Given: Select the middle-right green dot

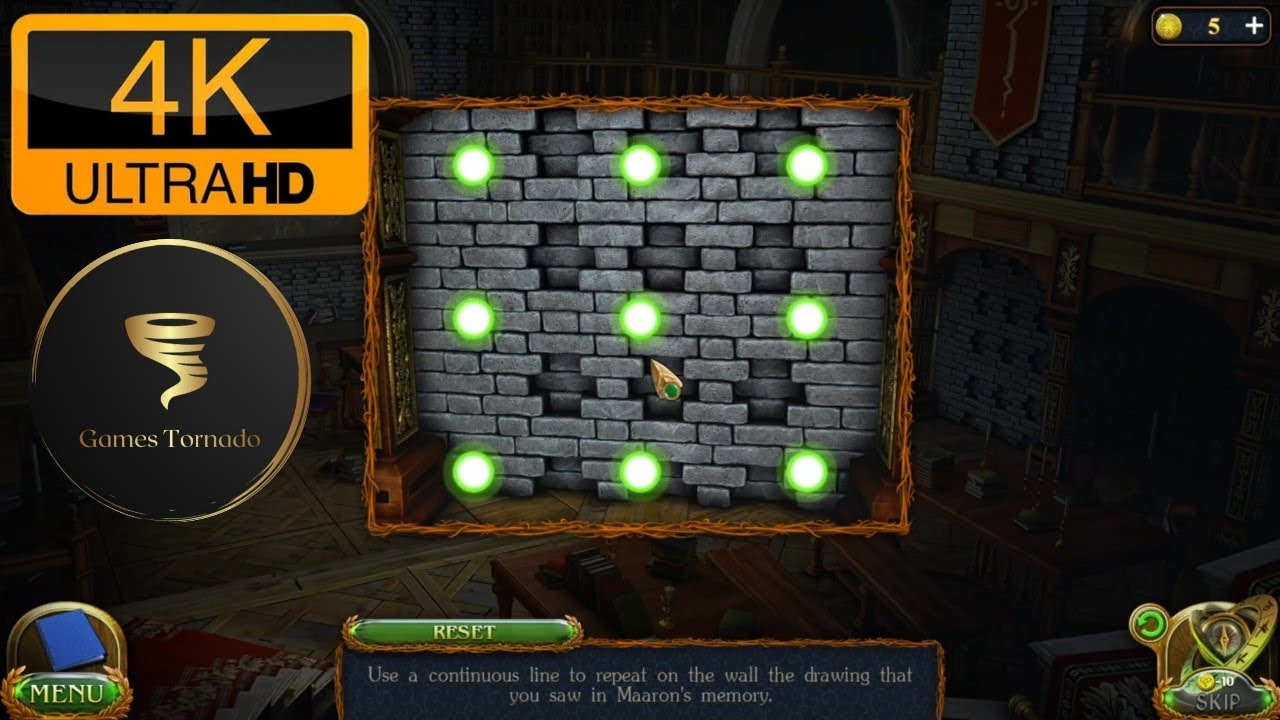Looking at the screenshot, I should [x=806, y=317].
